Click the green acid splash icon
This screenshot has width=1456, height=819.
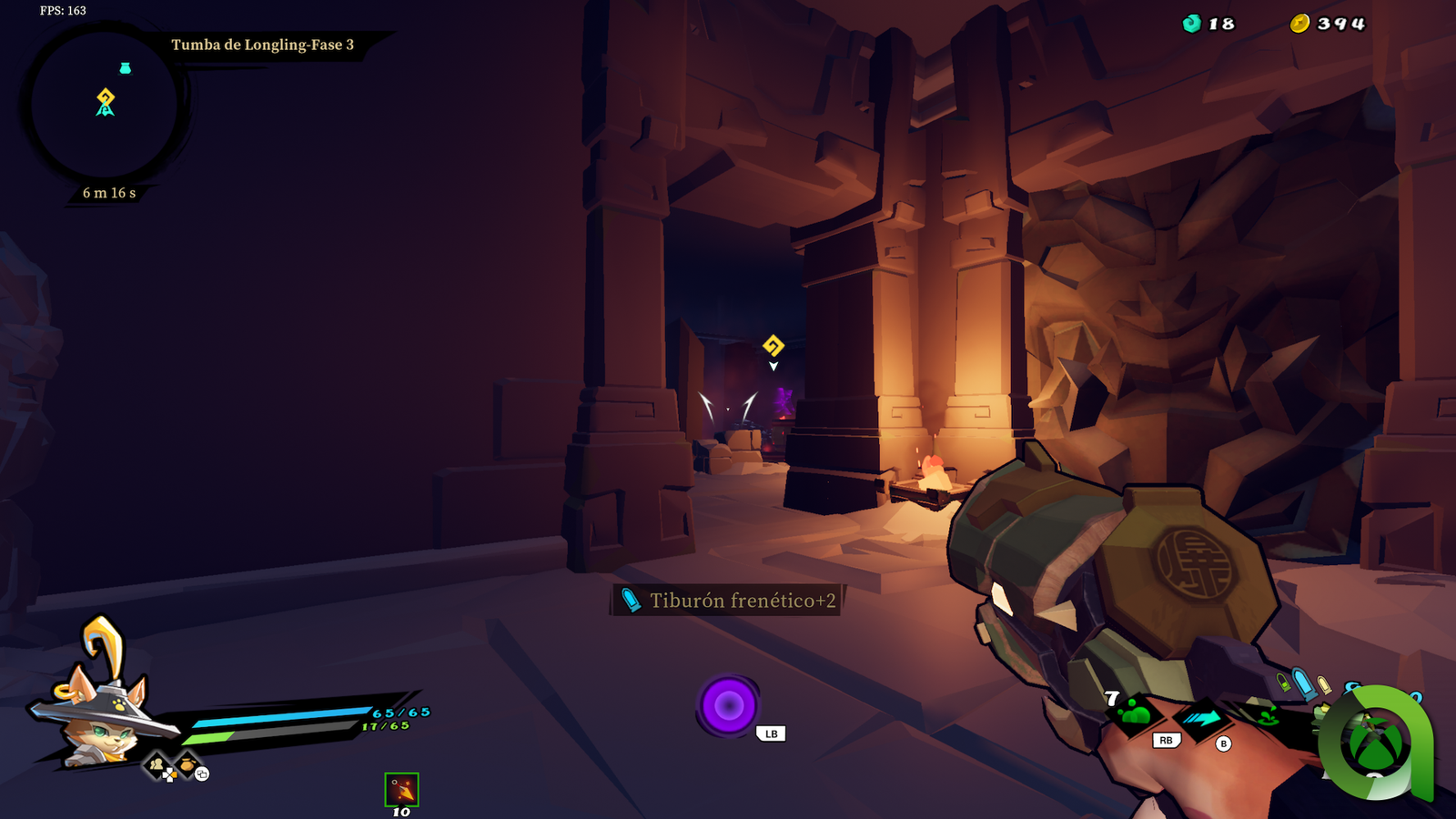(x=1267, y=717)
